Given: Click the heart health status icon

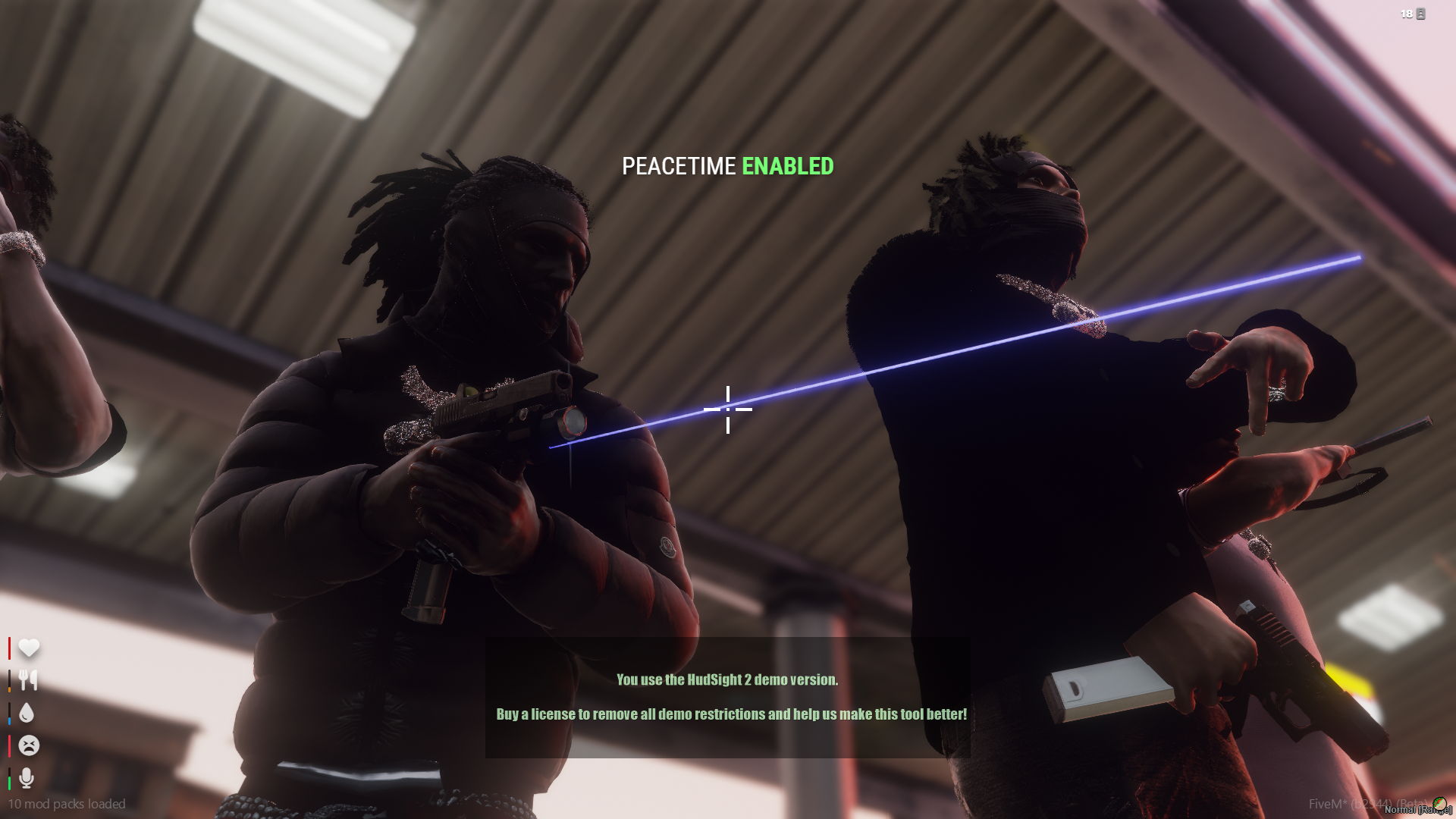Looking at the screenshot, I should [x=29, y=648].
